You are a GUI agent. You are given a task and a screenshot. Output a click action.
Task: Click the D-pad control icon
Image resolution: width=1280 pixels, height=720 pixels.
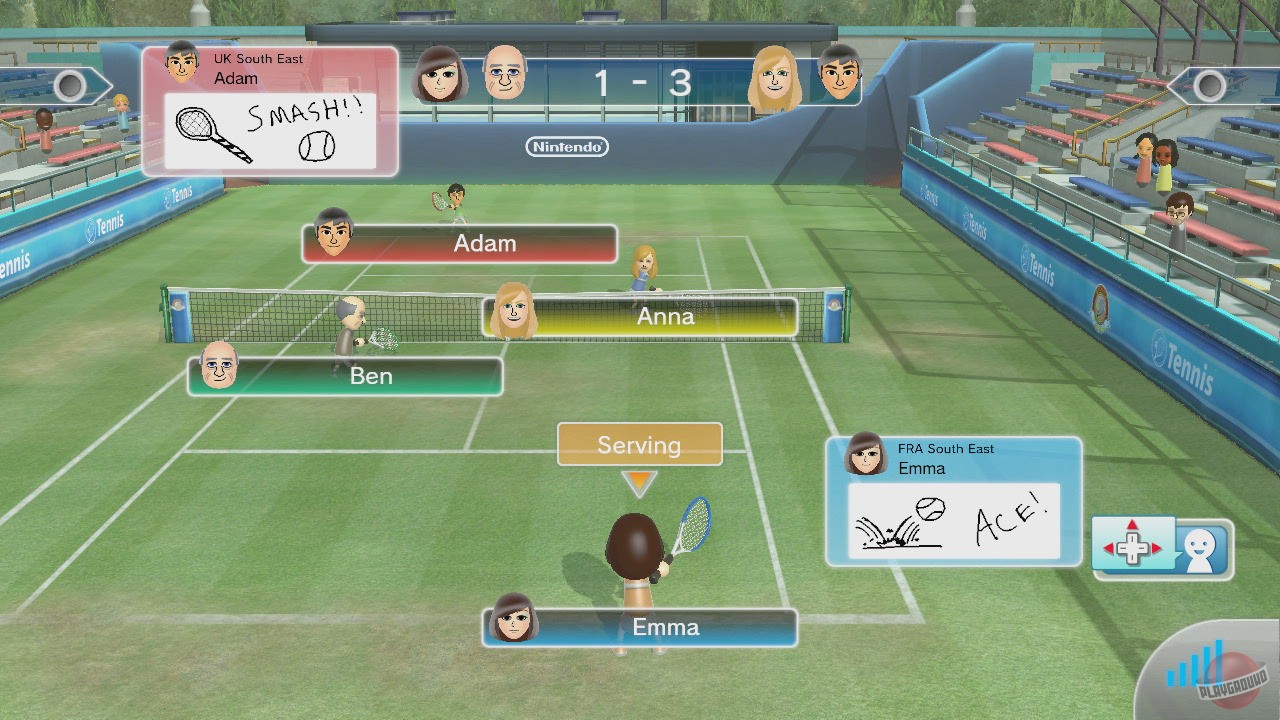[1132, 548]
